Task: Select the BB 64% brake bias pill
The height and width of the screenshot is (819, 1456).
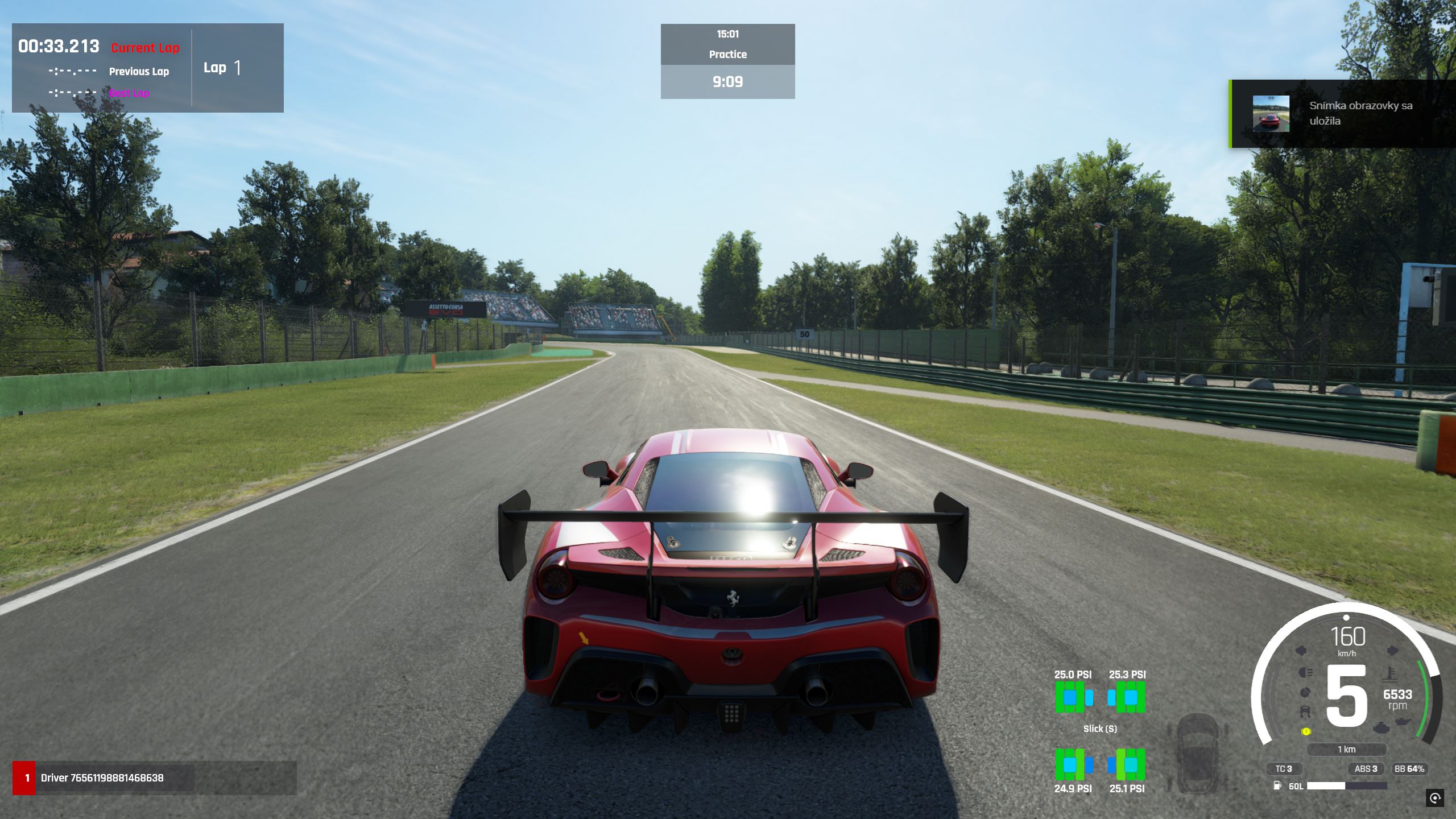Action: pyautogui.click(x=1409, y=768)
